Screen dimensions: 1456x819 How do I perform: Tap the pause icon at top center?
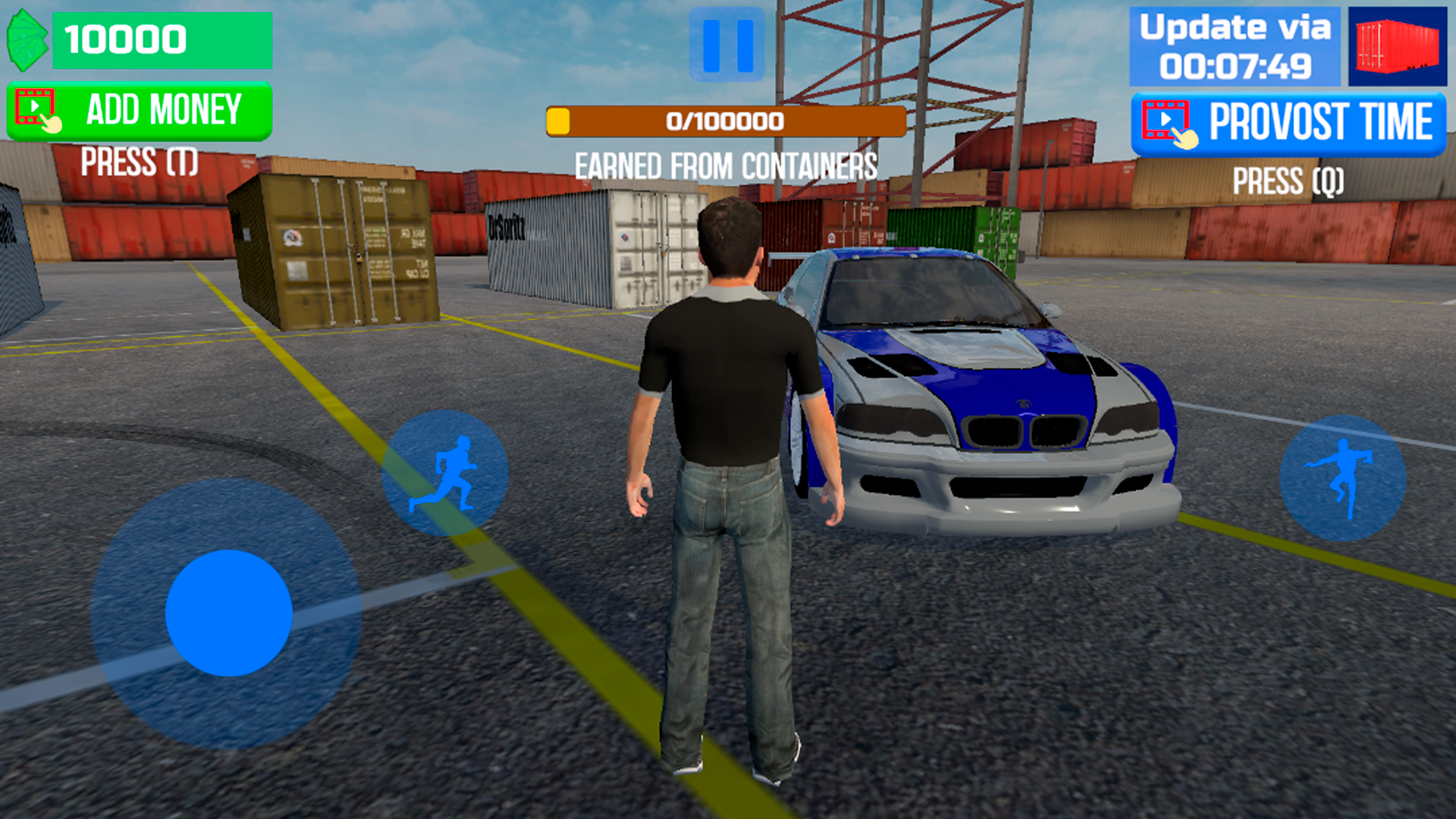[x=728, y=43]
